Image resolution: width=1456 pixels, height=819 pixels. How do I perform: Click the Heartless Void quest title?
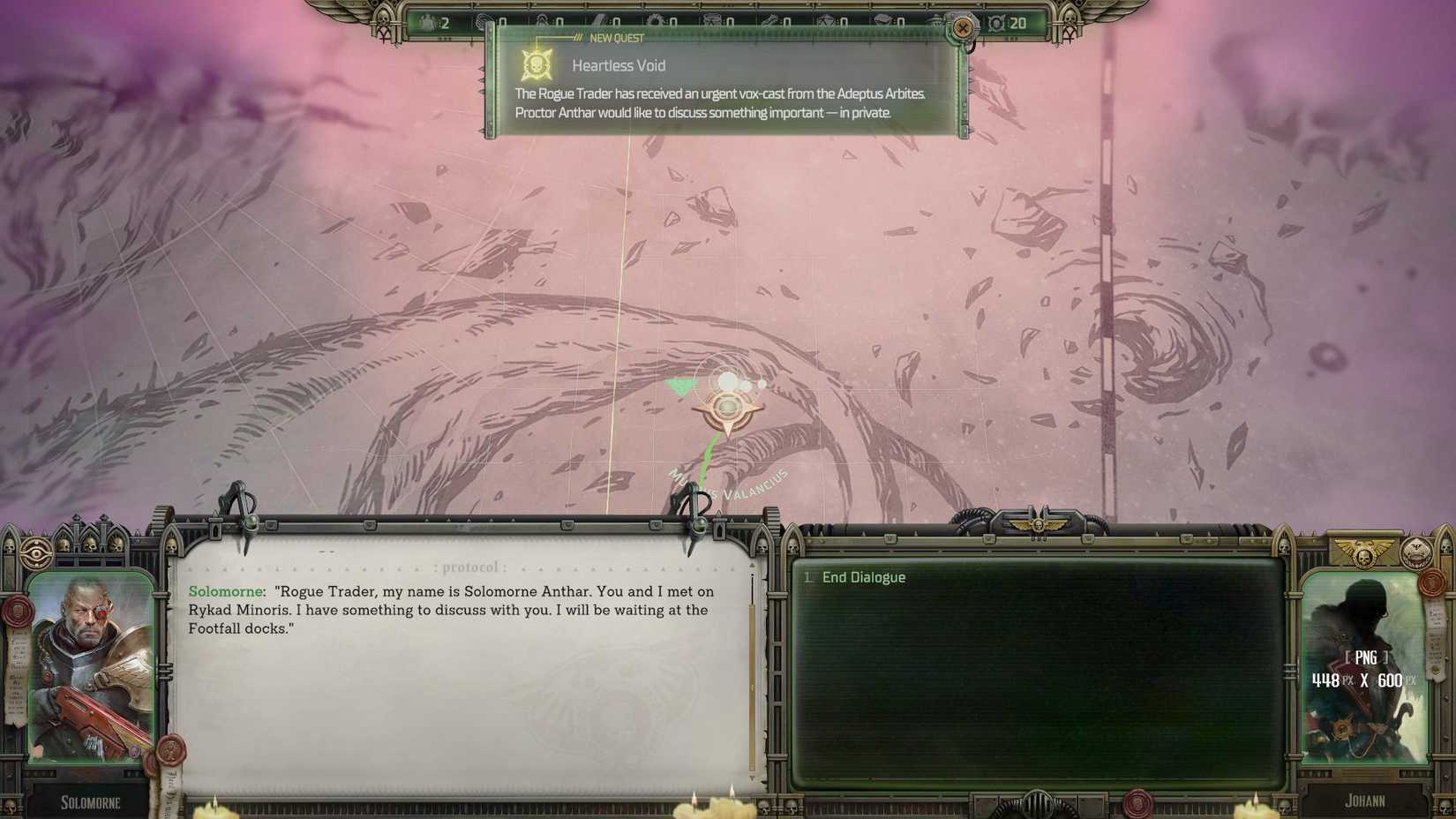(x=619, y=65)
